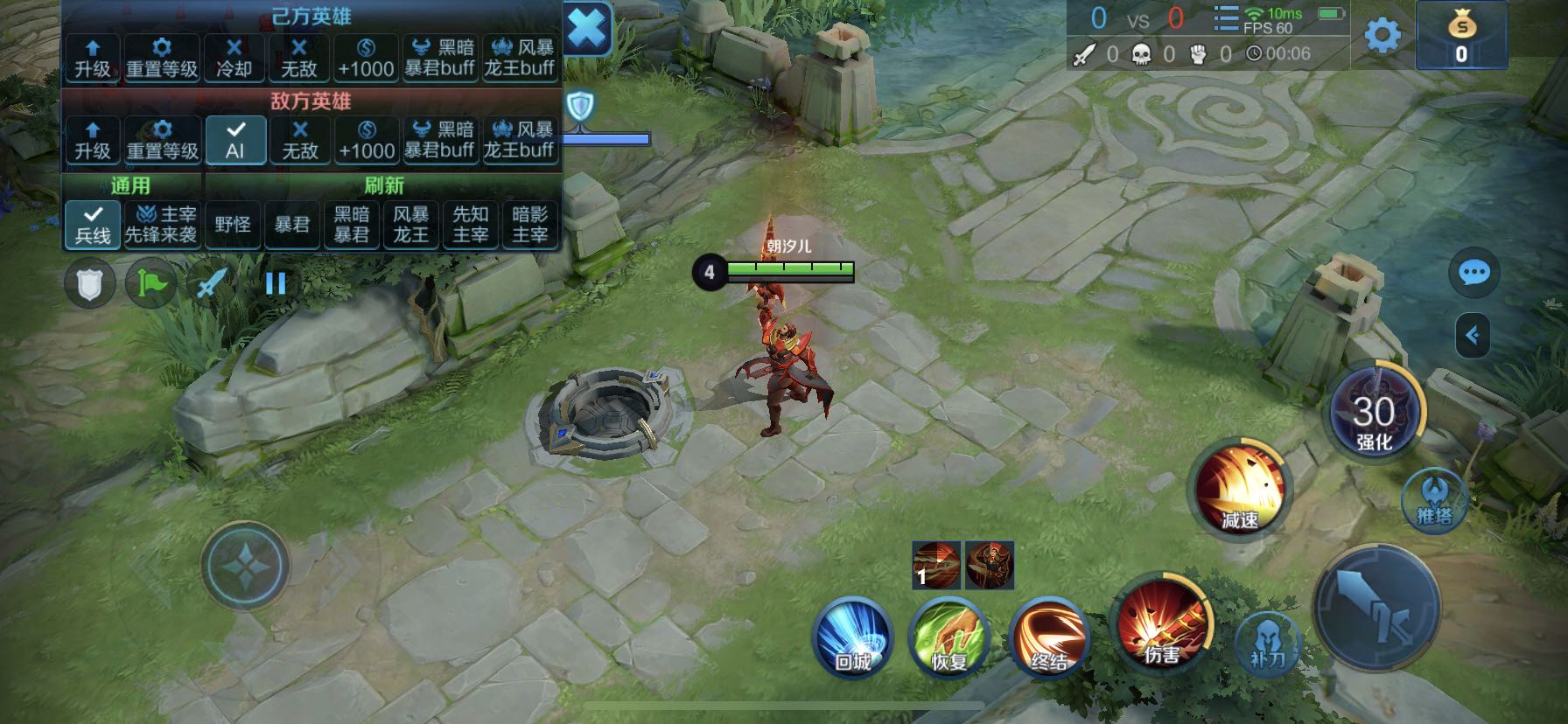Open the chat bubble button
Viewport: 1568px width, 724px height.
pos(1474,273)
